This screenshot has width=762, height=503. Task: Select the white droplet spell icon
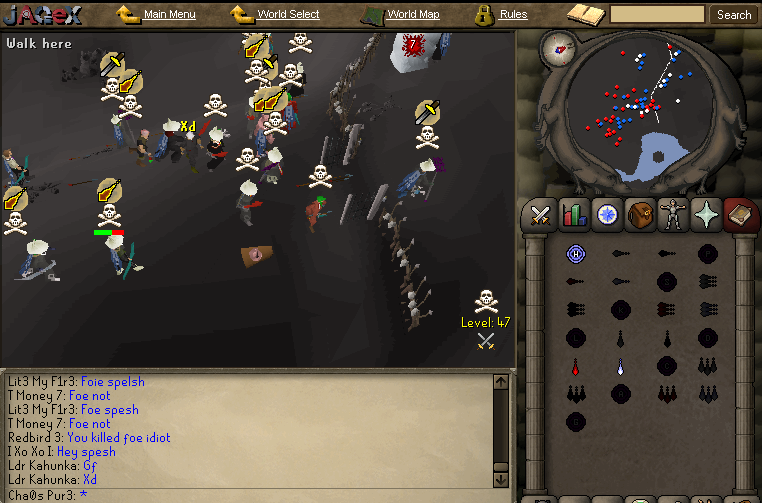click(620, 366)
